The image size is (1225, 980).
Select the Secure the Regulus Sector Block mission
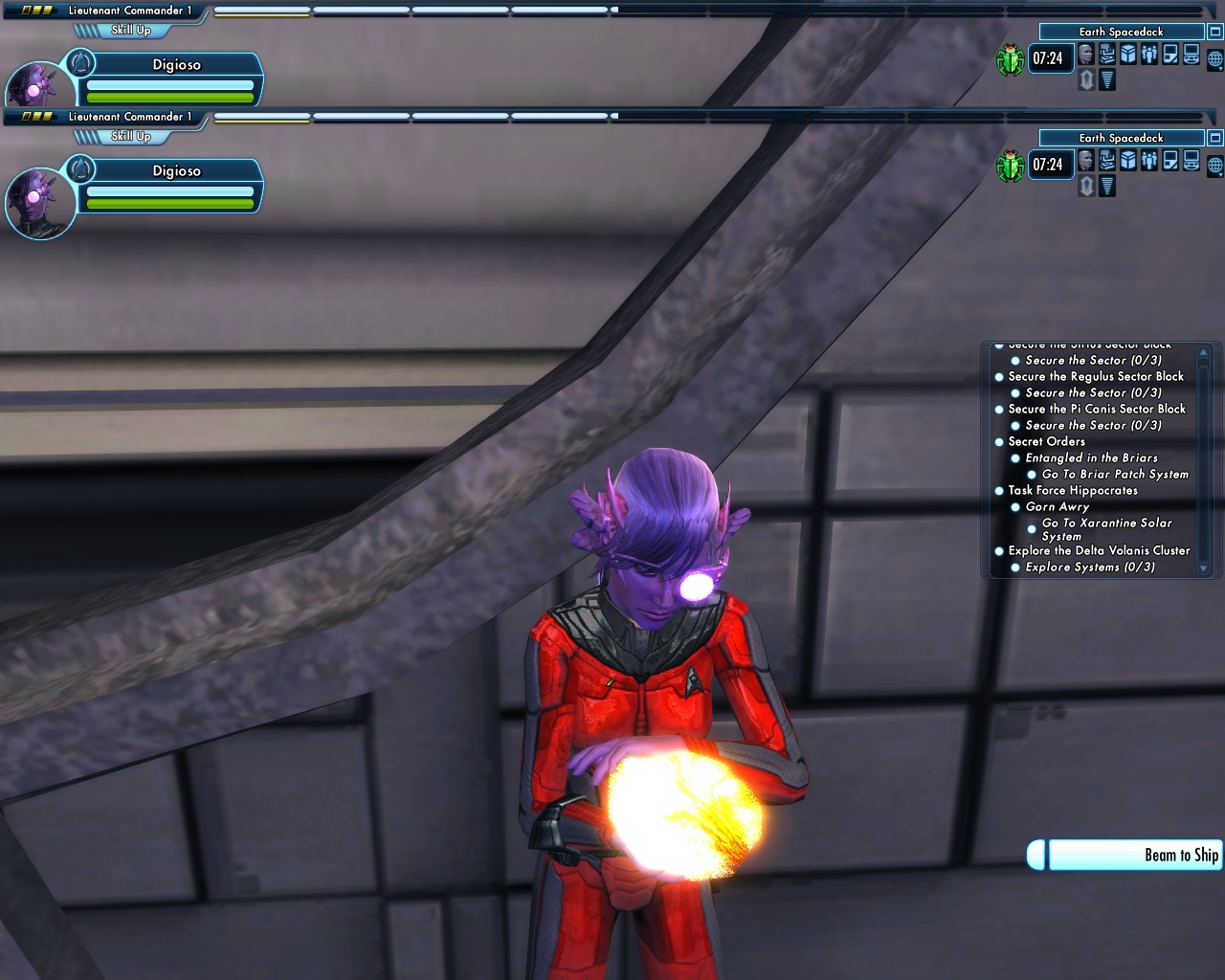point(1095,377)
